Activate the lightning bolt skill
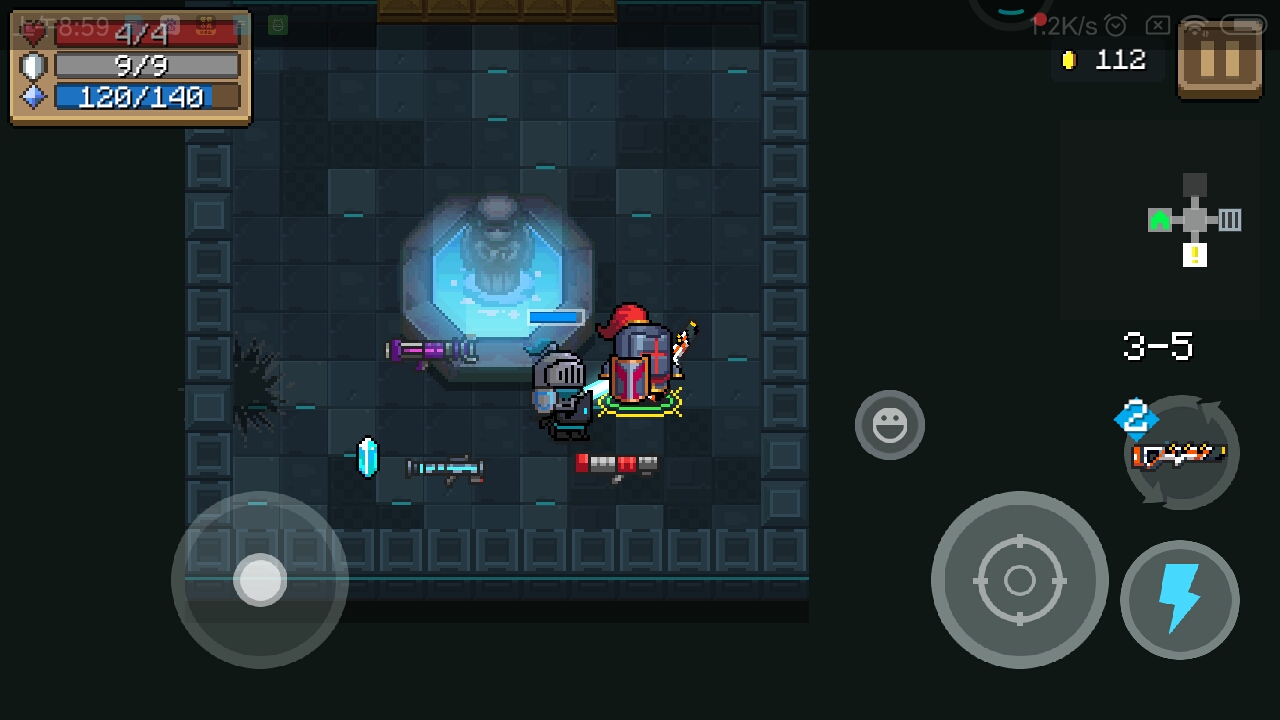The width and height of the screenshot is (1280, 720). [1179, 599]
